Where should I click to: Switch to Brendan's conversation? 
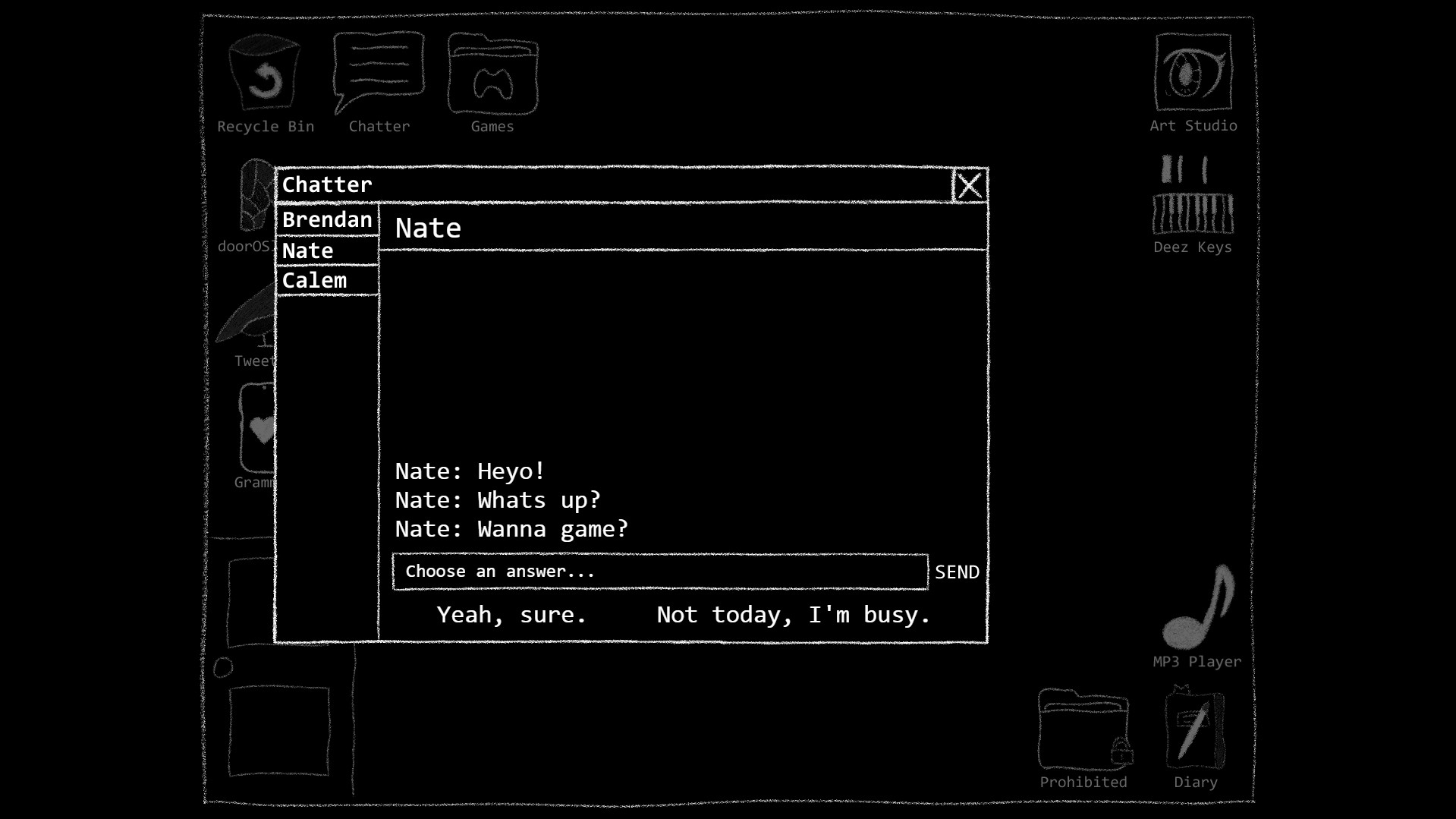[327, 220]
